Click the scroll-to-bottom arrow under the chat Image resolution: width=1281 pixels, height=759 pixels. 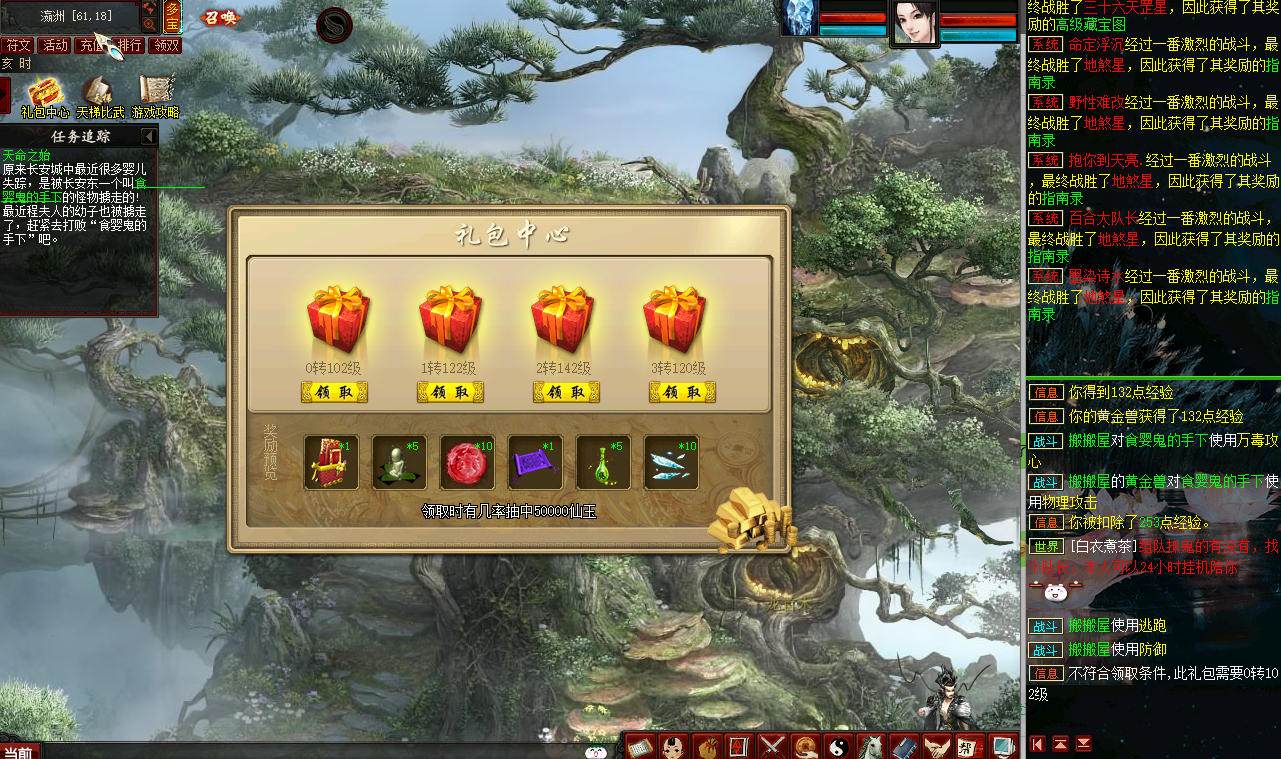(1083, 744)
